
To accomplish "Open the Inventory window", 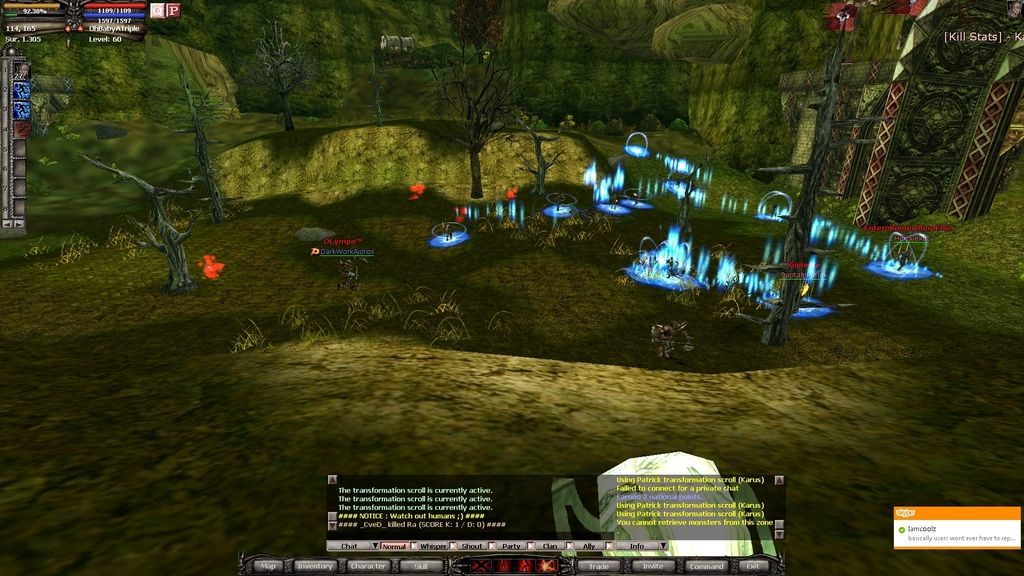I will point(314,566).
